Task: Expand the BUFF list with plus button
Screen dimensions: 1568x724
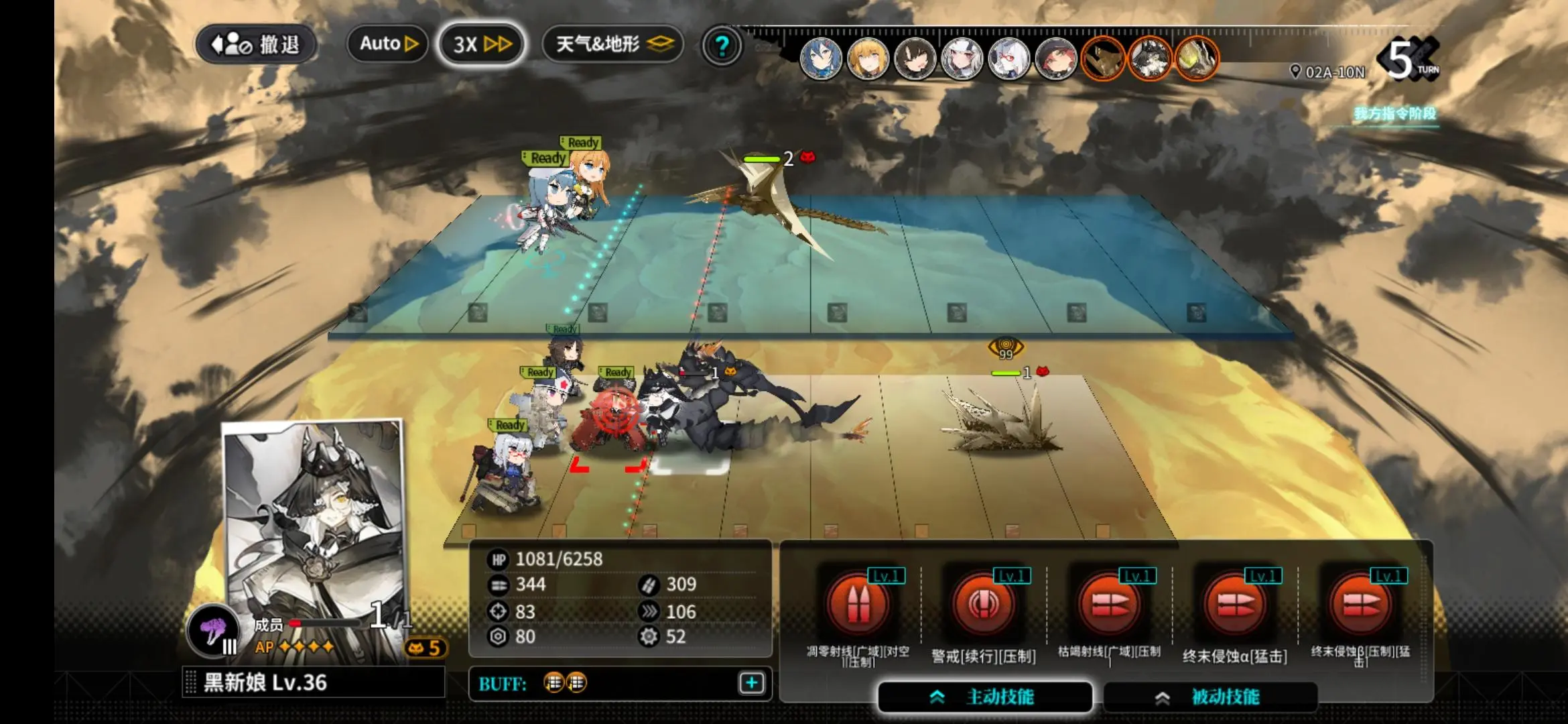Action: point(752,683)
